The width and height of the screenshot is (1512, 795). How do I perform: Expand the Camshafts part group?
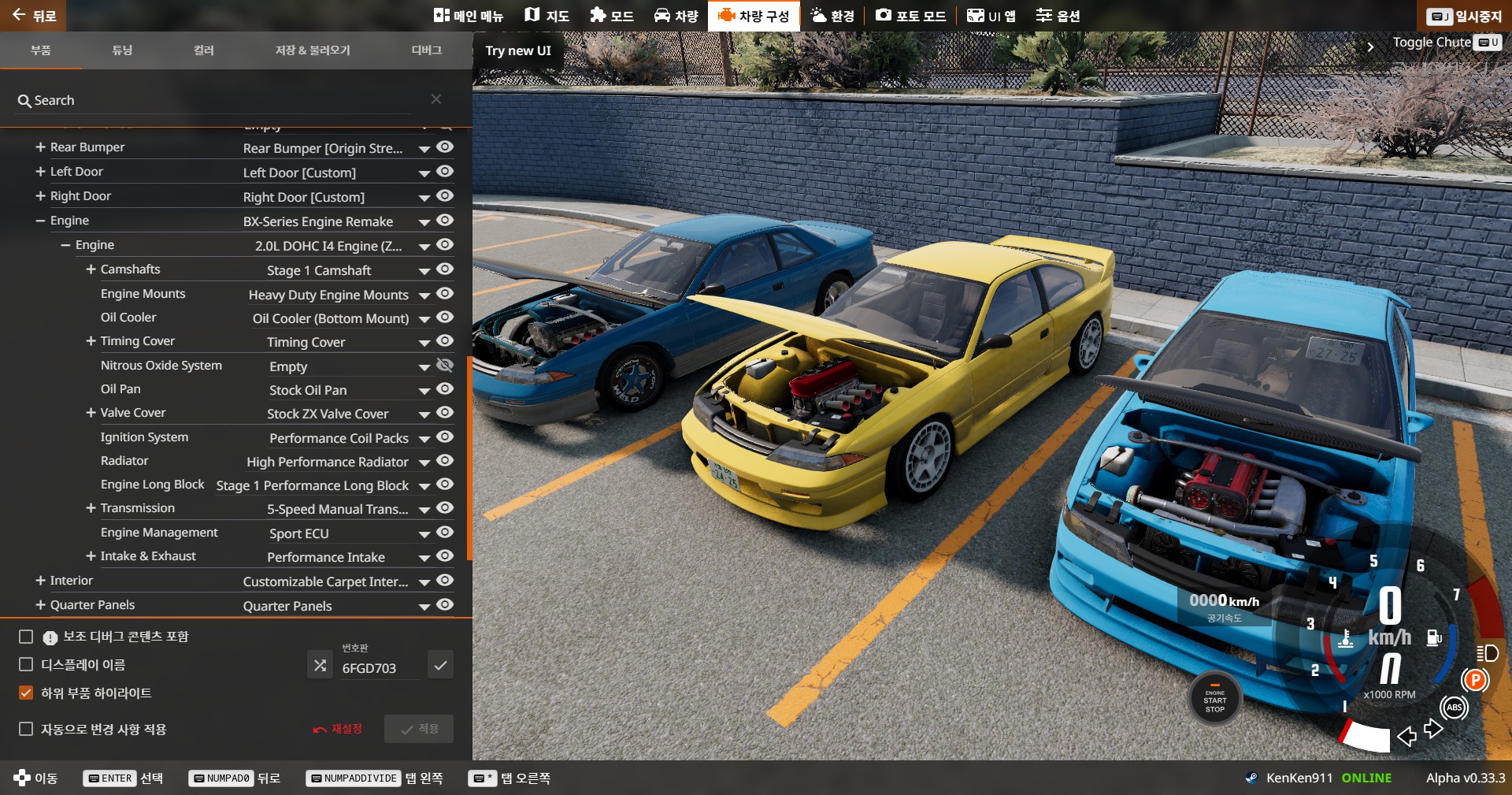91,269
